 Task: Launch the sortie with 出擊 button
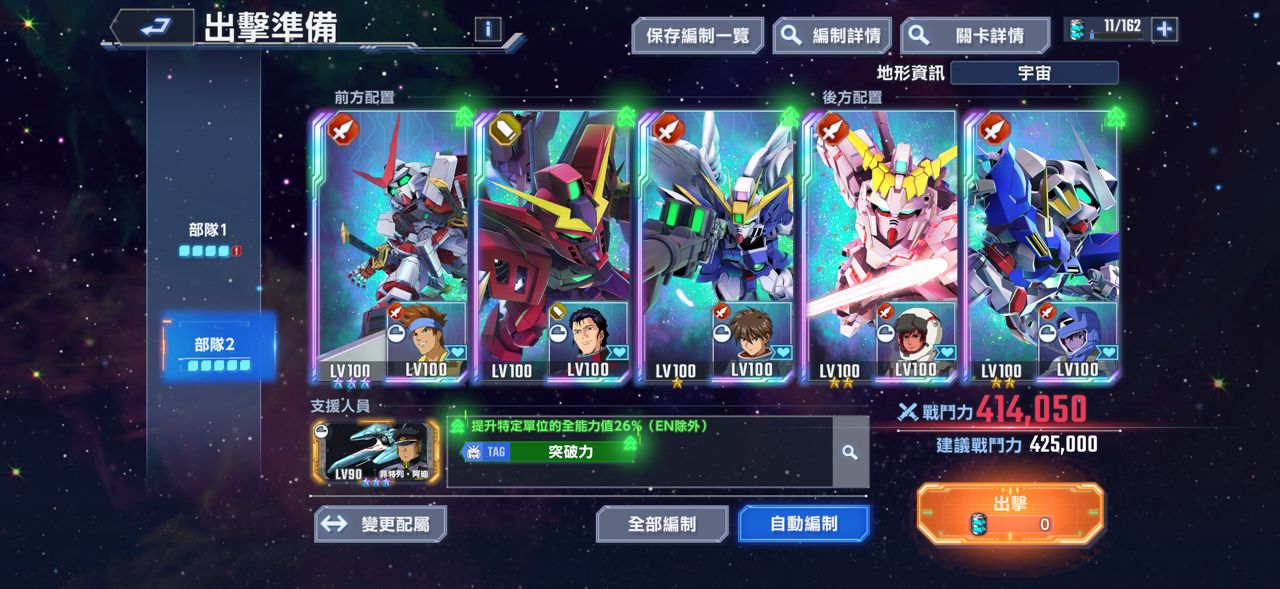click(x=1010, y=513)
